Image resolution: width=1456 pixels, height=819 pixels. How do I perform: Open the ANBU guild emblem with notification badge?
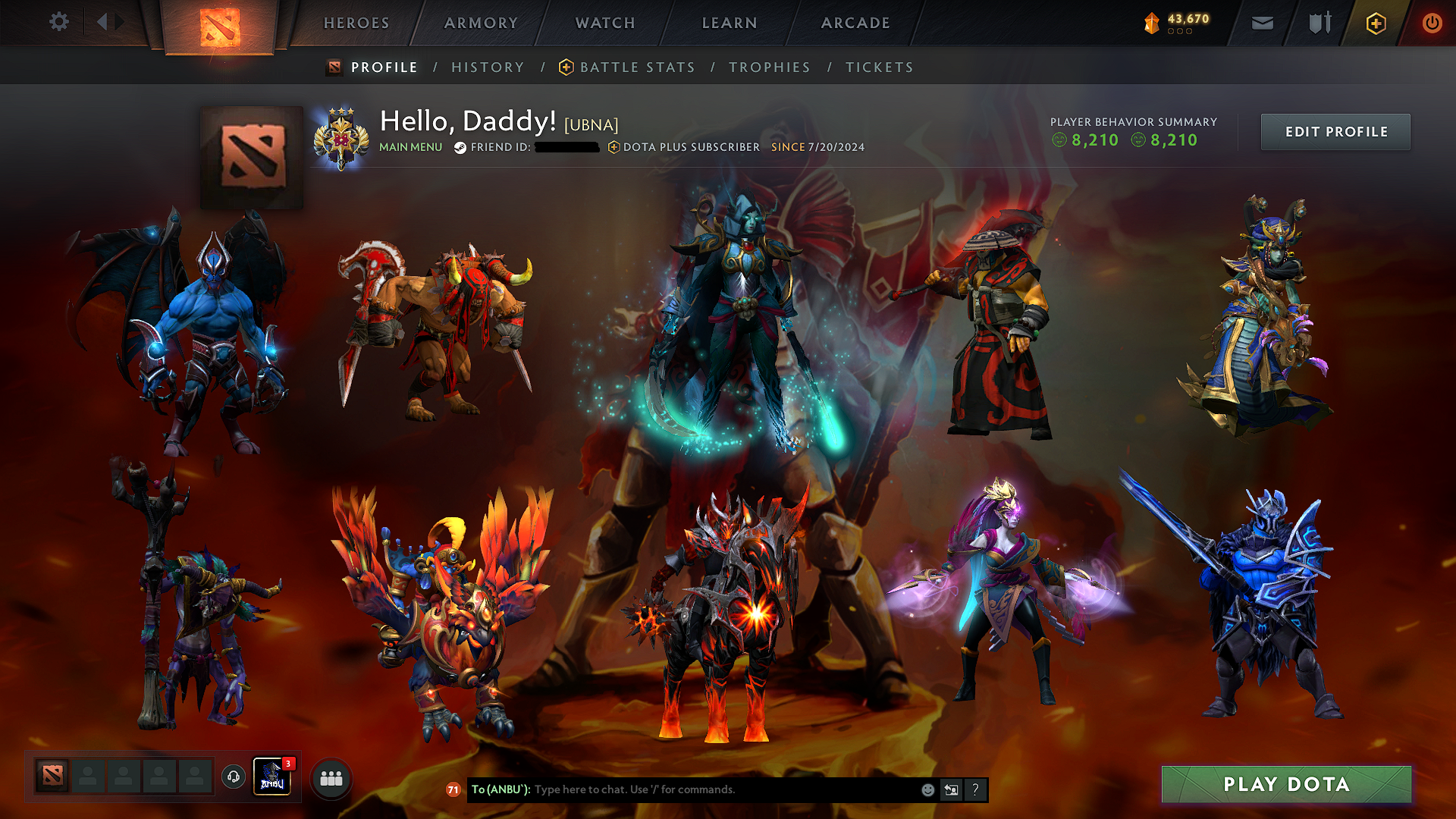click(272, 777)
